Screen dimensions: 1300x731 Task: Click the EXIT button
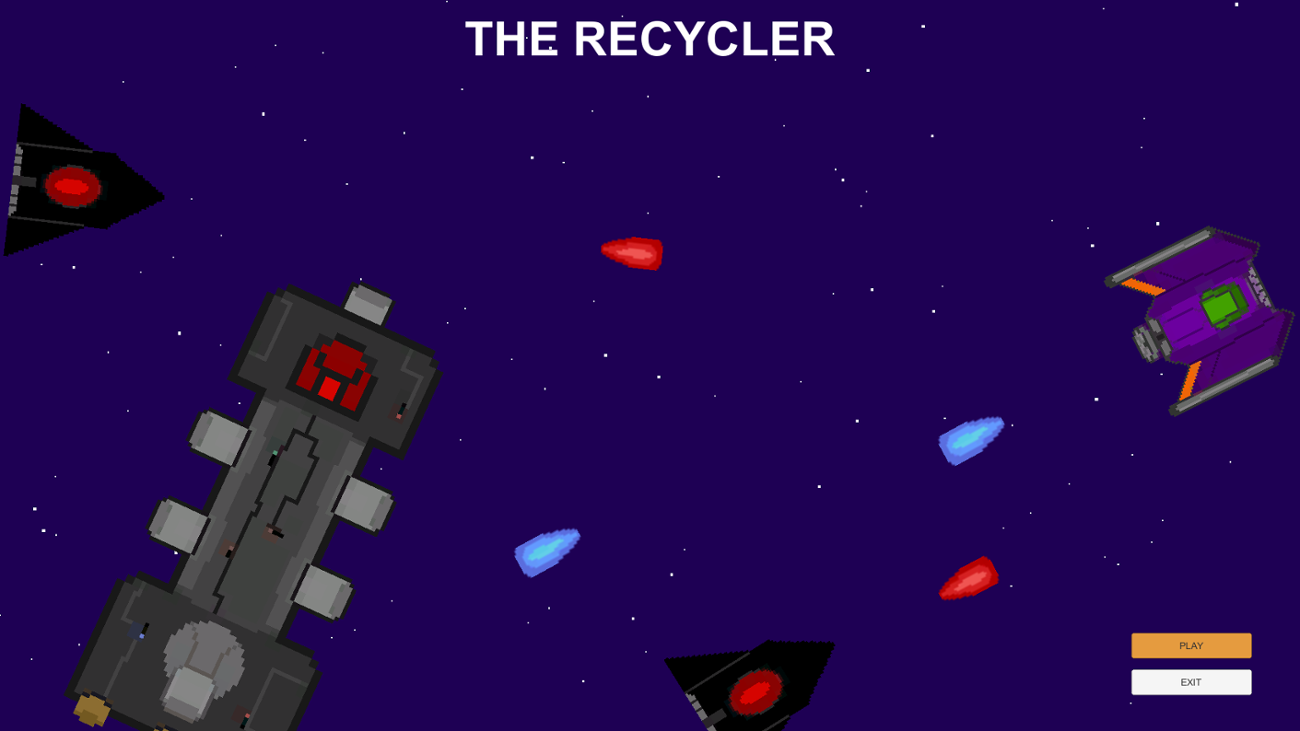coord(1190,682)
